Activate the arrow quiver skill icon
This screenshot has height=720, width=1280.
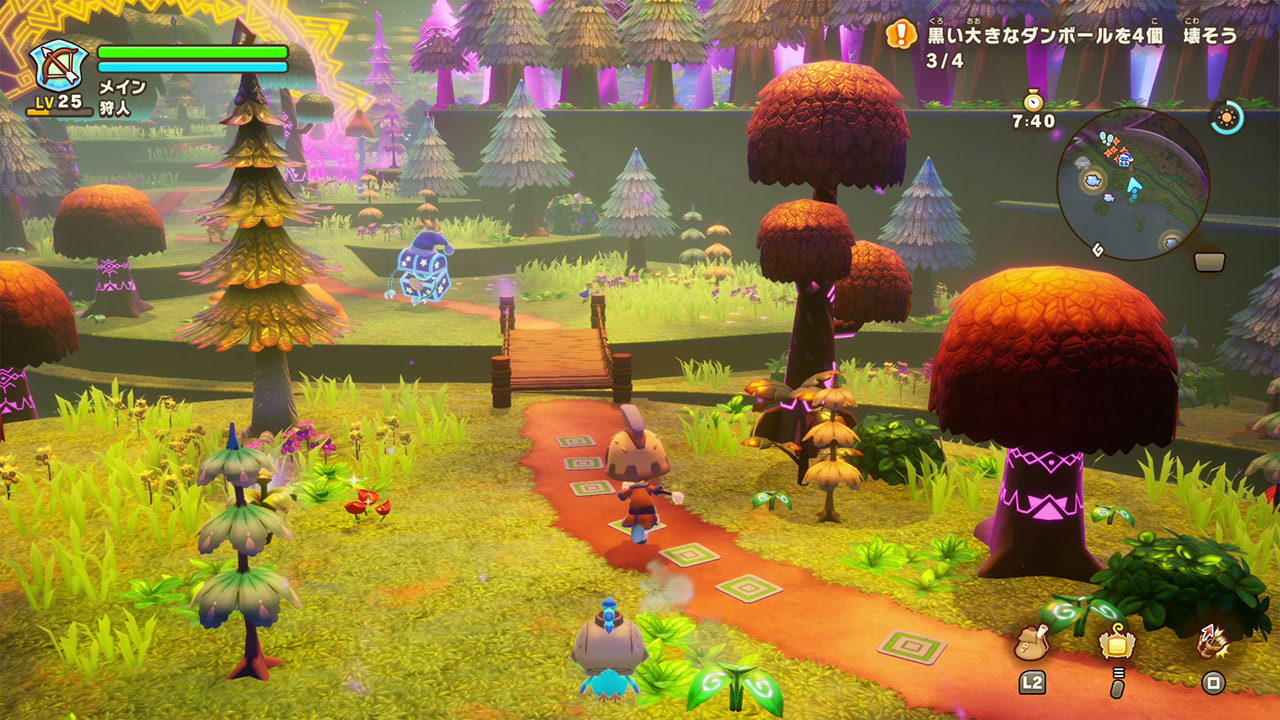[1213, 642]
